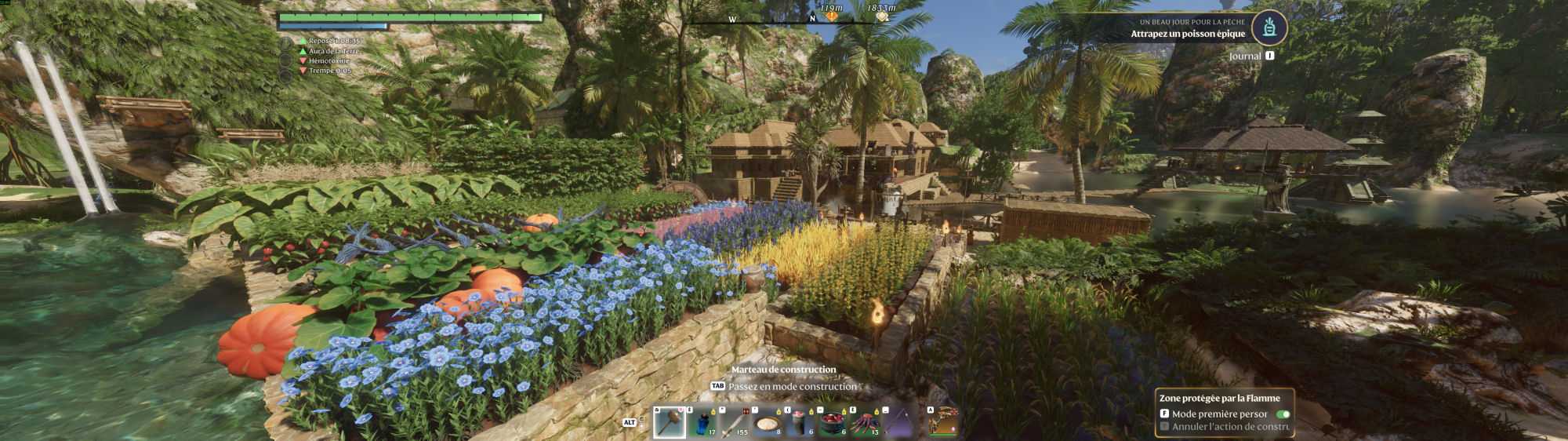The width and height of the screenshot is (1568, 441).
Task: Click the 'Attrapez un poisson épique' objective
Action: point(1187,34)
